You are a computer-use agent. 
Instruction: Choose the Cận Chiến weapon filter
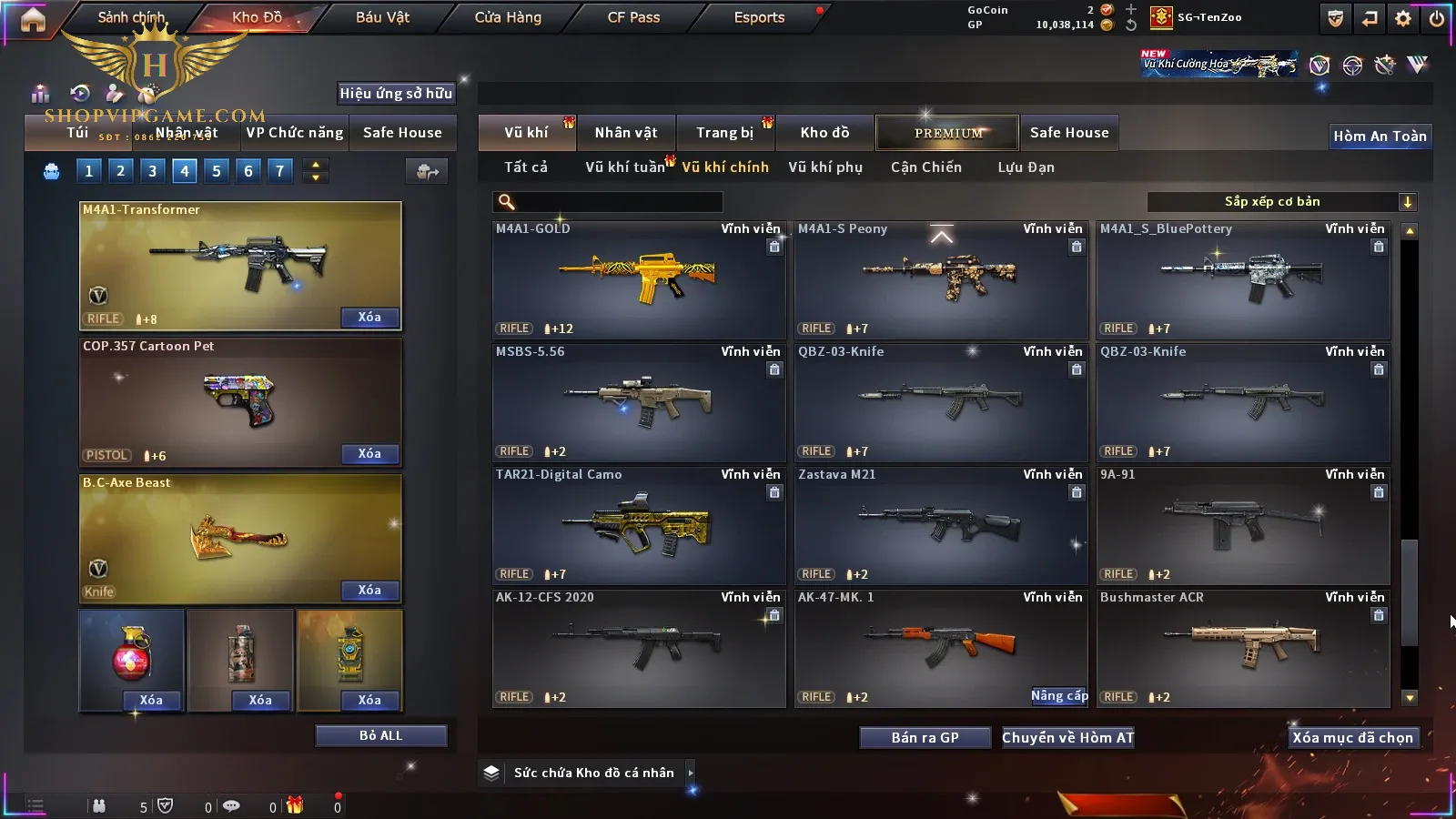click(x=925, y=167)
